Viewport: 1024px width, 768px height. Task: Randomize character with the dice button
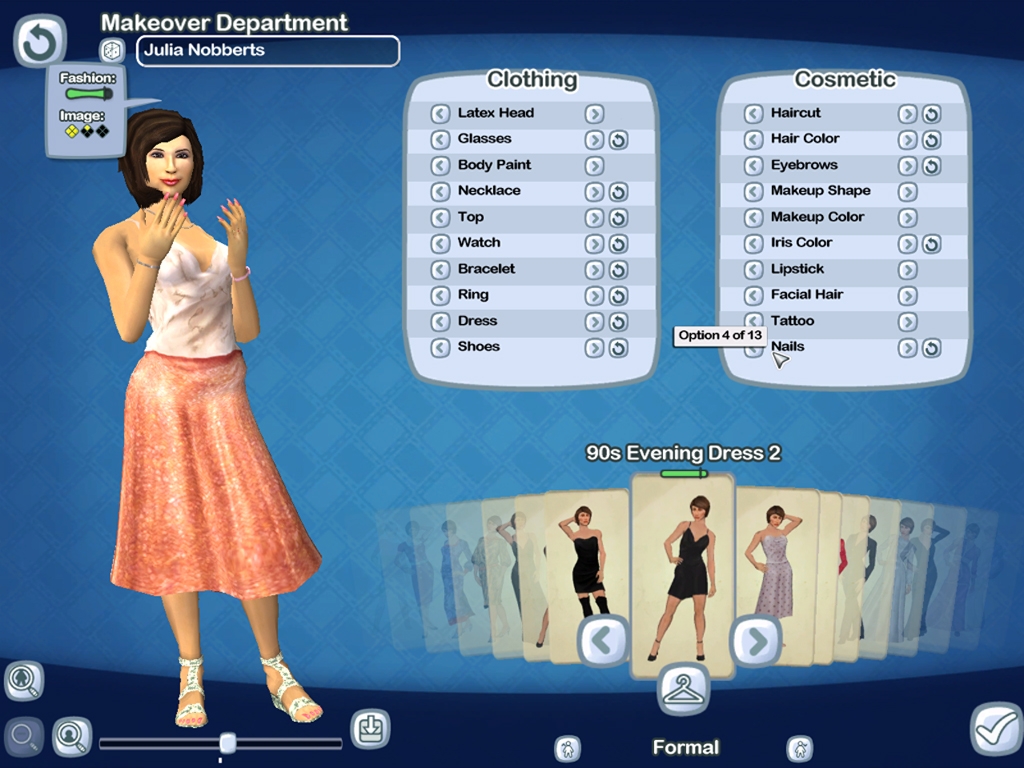tap(112, 50)
